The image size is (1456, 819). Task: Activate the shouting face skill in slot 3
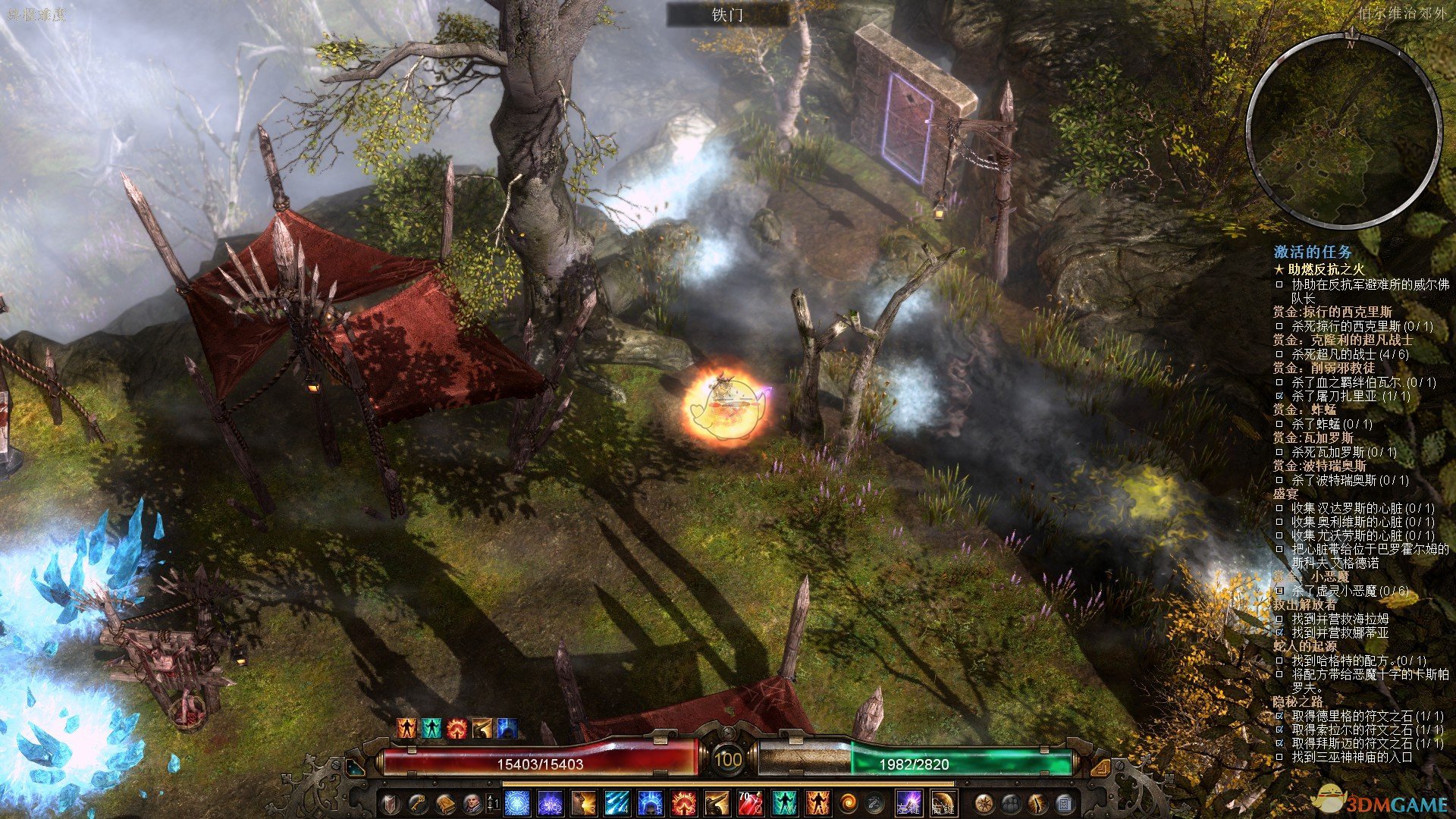coord(584,802)
